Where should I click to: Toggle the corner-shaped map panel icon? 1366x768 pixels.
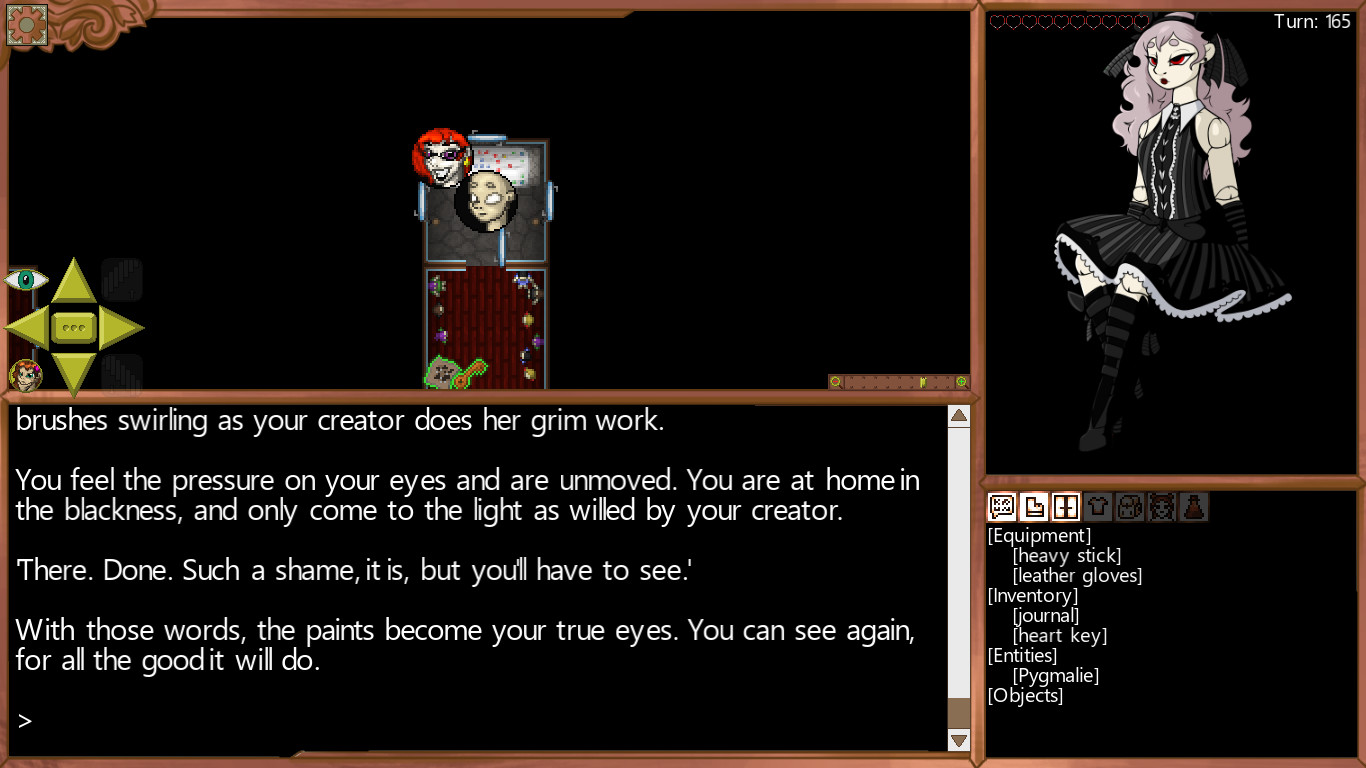point(1034,506)
